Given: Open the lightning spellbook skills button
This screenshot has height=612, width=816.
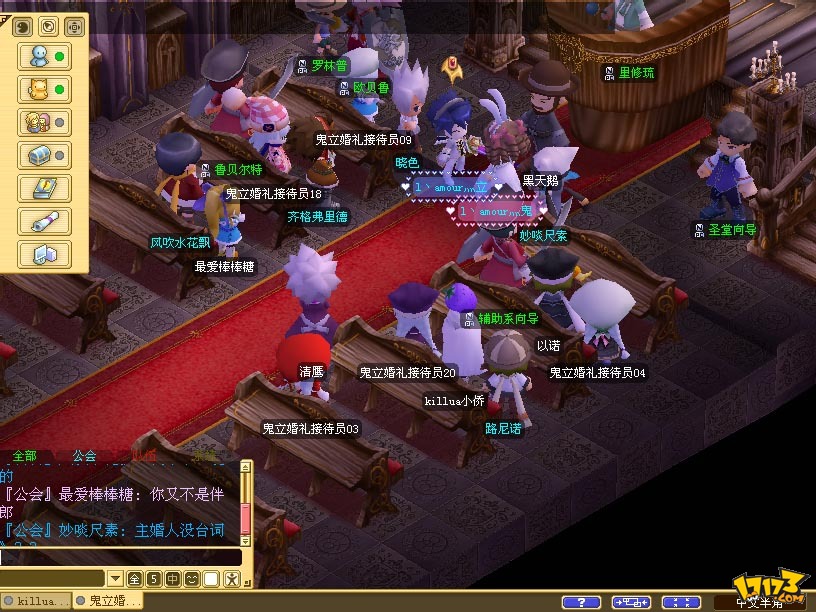Looking at the screenshot, I should click(44, 188).
